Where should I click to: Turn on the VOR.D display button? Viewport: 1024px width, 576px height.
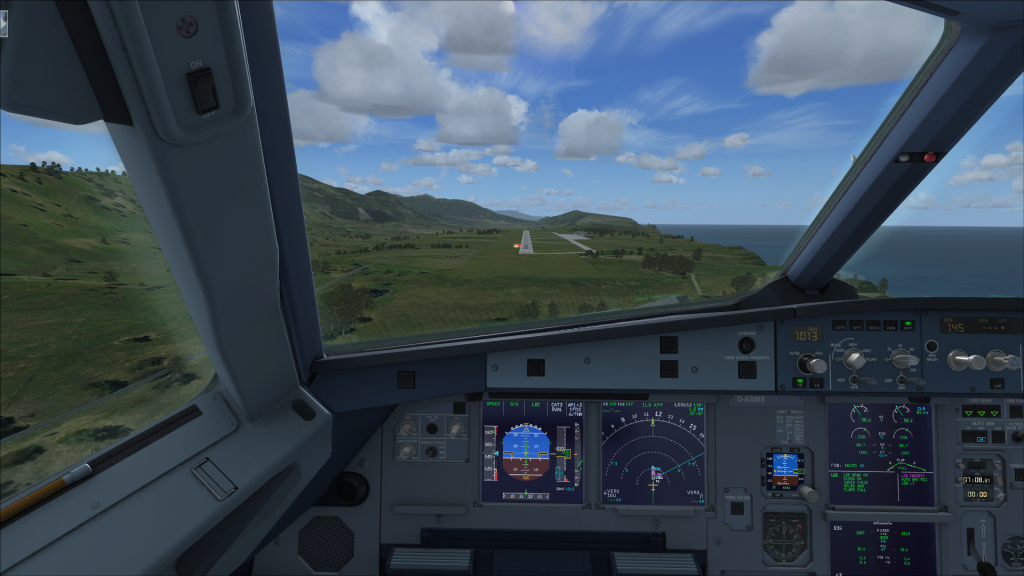click(x=873, y=325)
